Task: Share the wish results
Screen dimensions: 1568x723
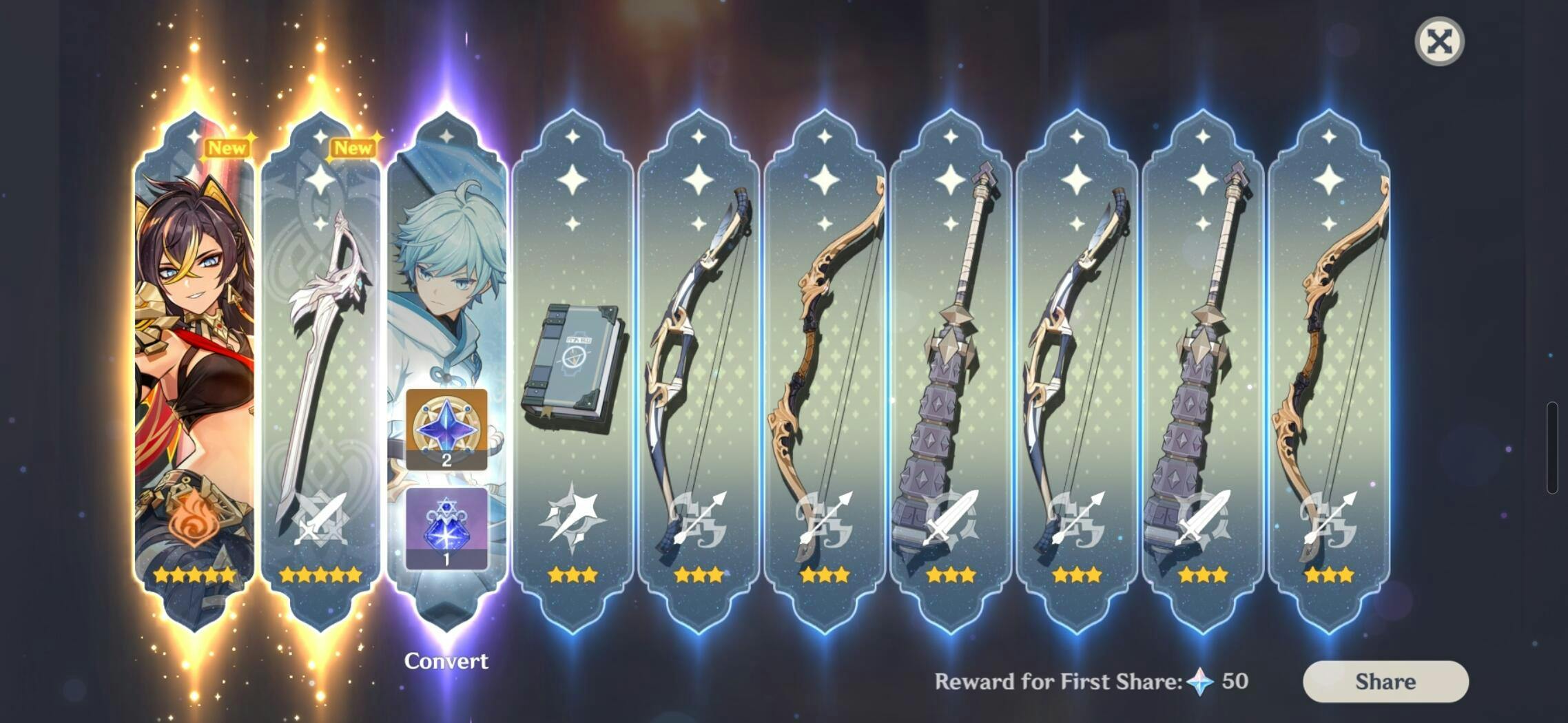Action: pyautogui.click(x=1385, y=681)
